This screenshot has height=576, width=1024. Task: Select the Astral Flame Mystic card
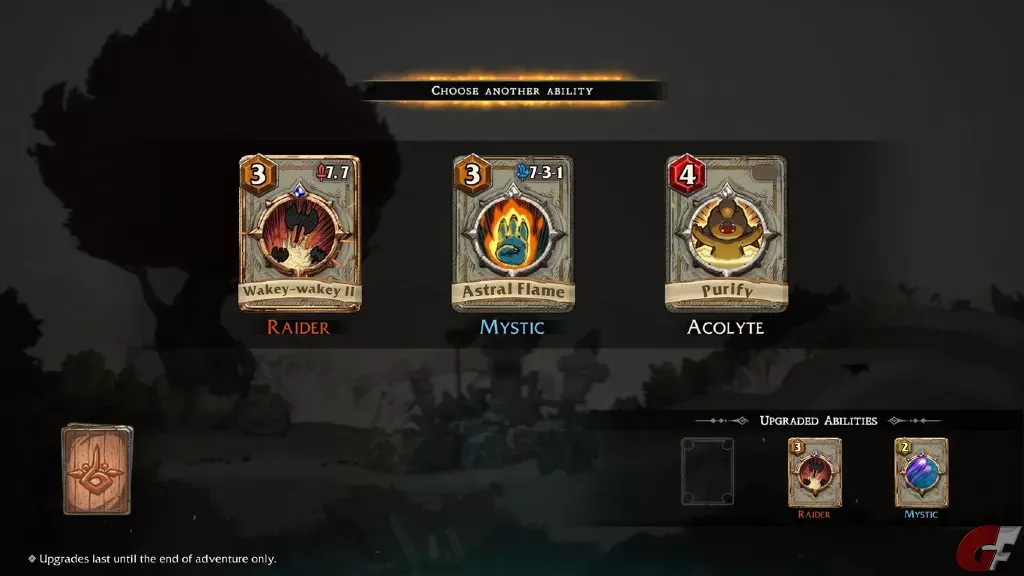pos(513,233)
